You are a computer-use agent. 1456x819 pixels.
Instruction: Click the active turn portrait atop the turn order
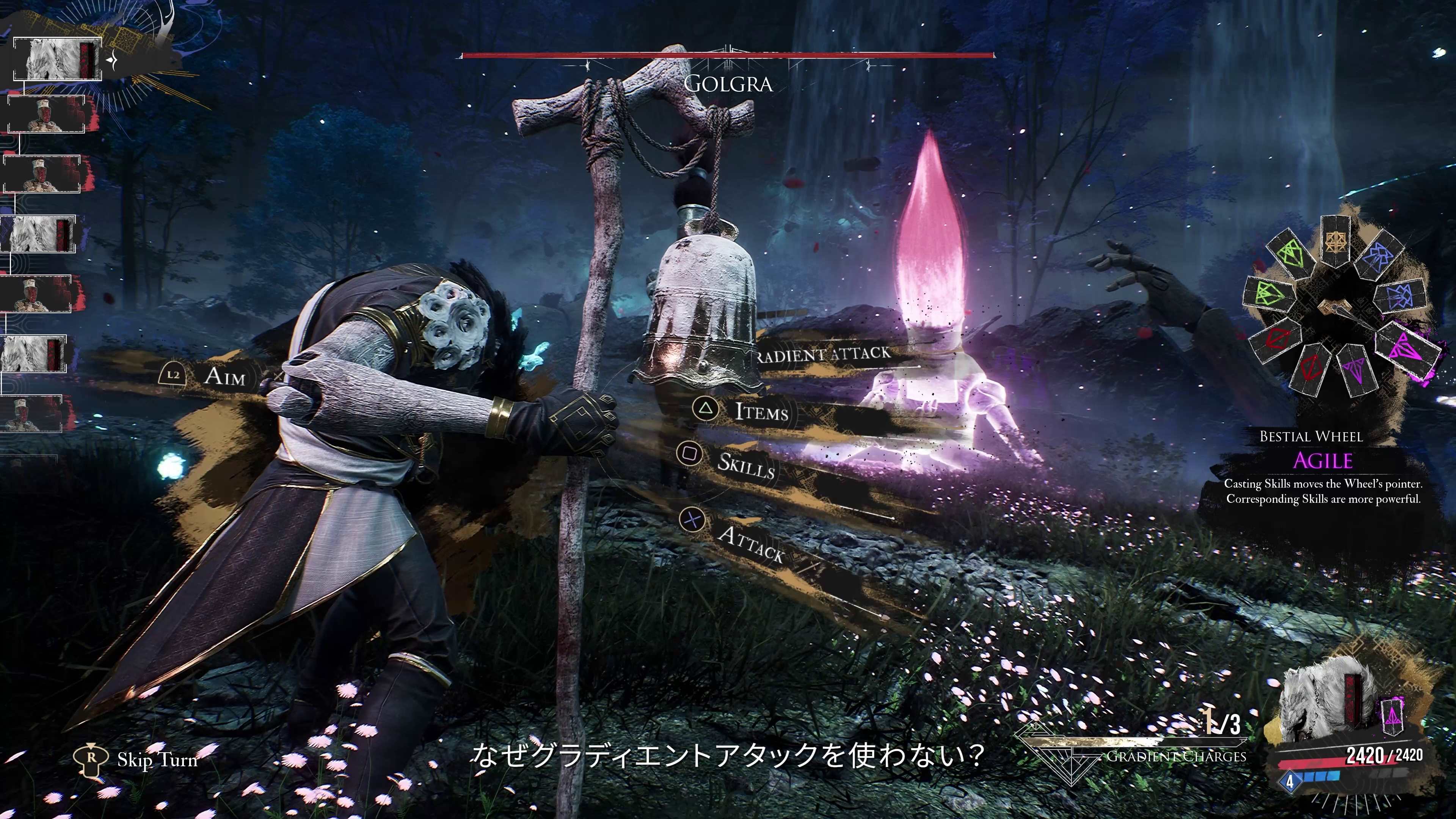[56, 60]
